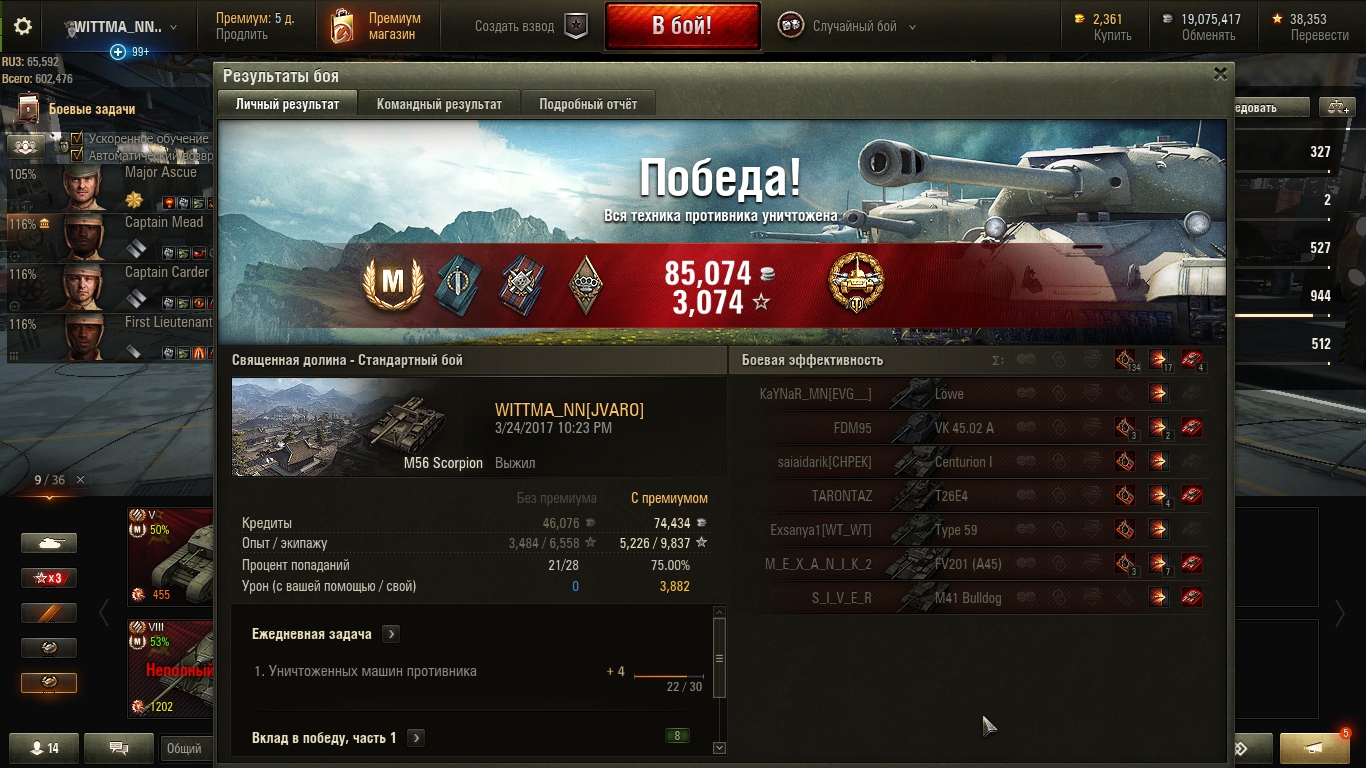Close the battle results window
Viewport: 1366px width, 768px height.
1220,74
